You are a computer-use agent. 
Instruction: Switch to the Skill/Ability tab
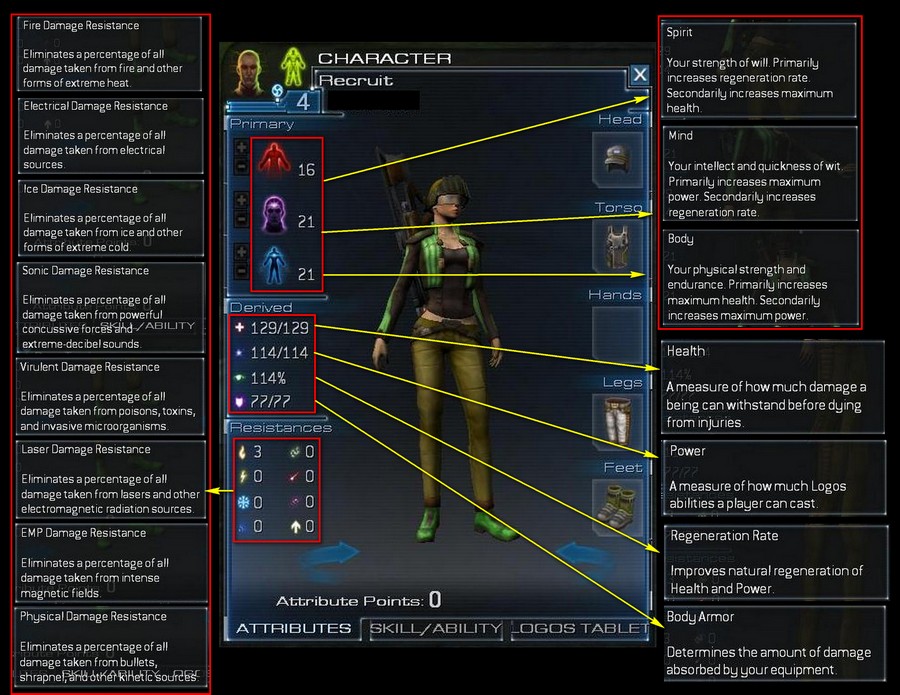(x=435, y=629)
